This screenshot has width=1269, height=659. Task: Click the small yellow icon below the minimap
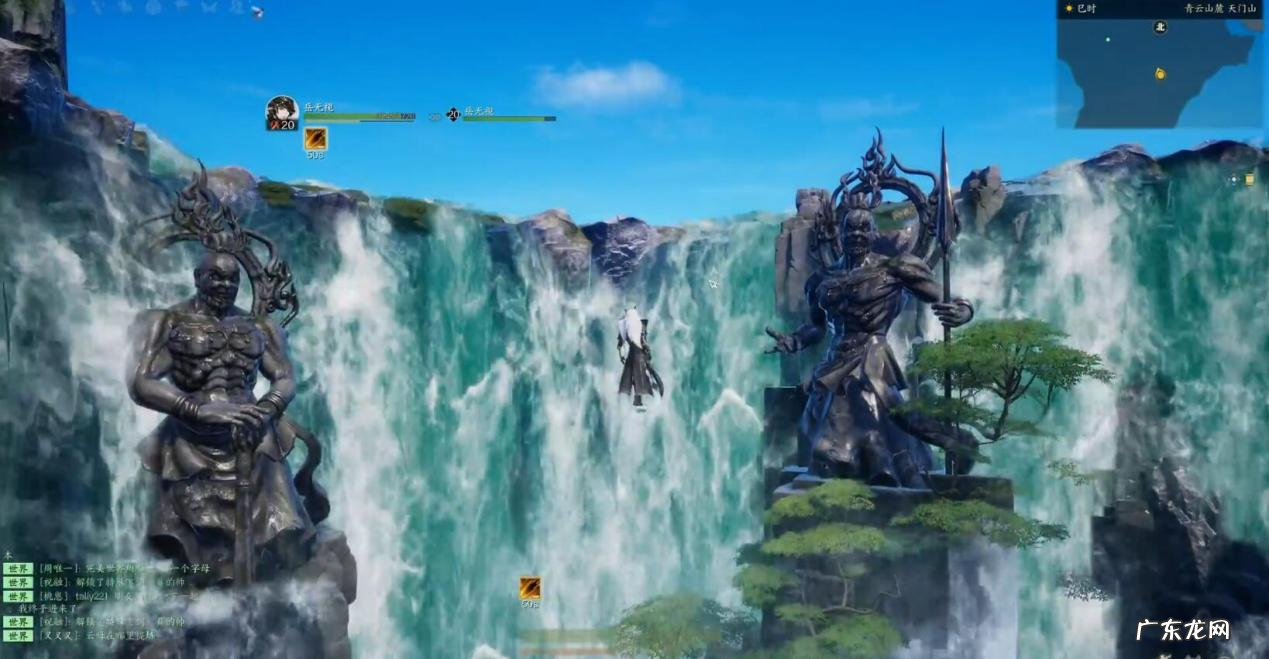(x=1250, y=179)
